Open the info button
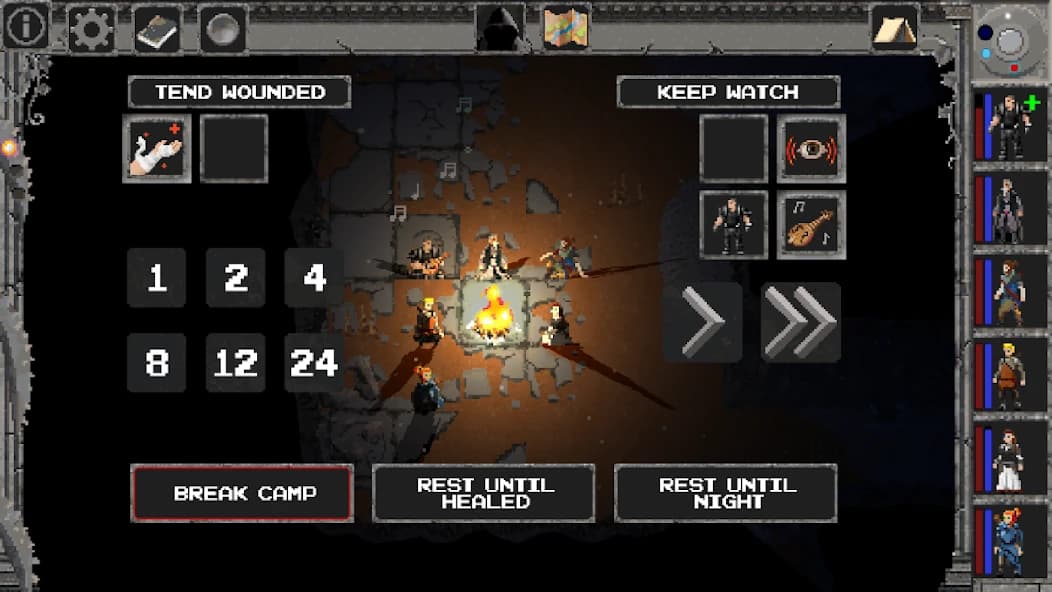The width and height of the screenshot is (1052, 592). pos(25,26)
